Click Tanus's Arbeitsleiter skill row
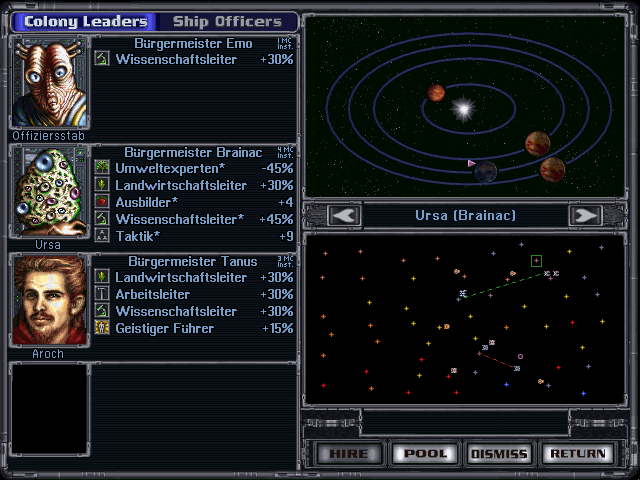Image resolution: width=640 pixels, height=480 pixels. coord(195,294)
